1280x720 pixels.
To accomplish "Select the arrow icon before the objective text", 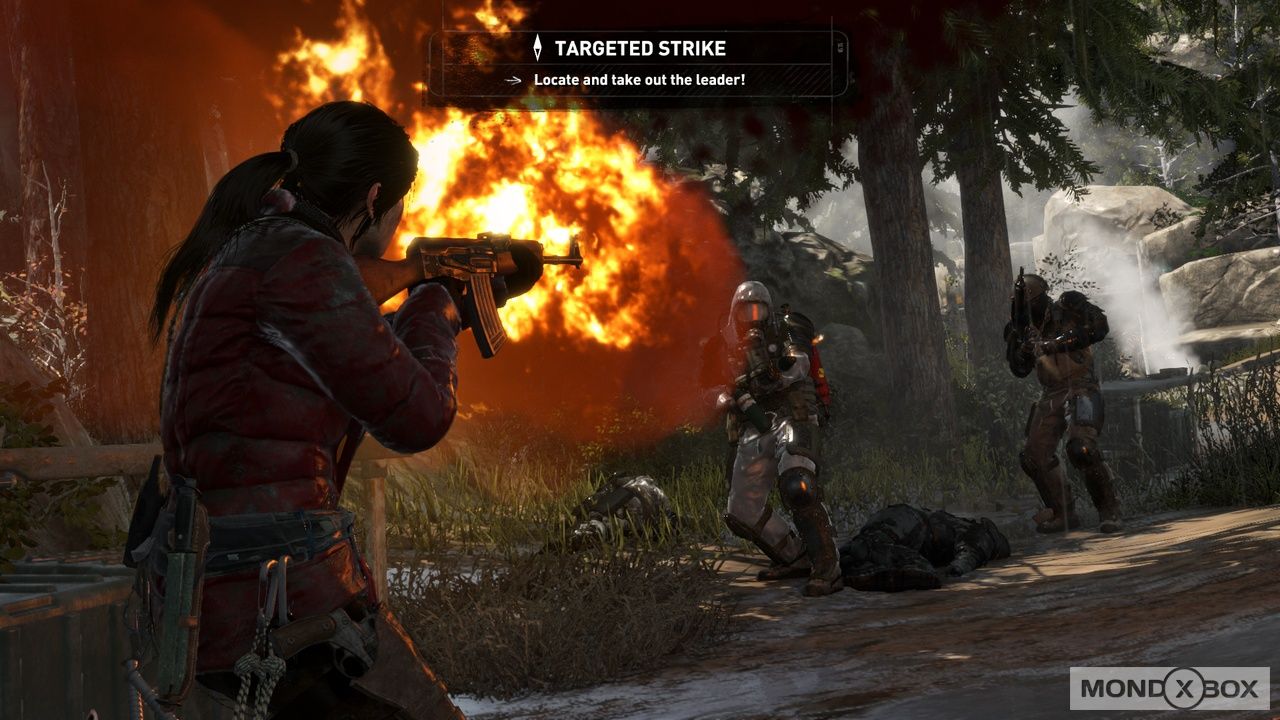I will click(513, 79).
